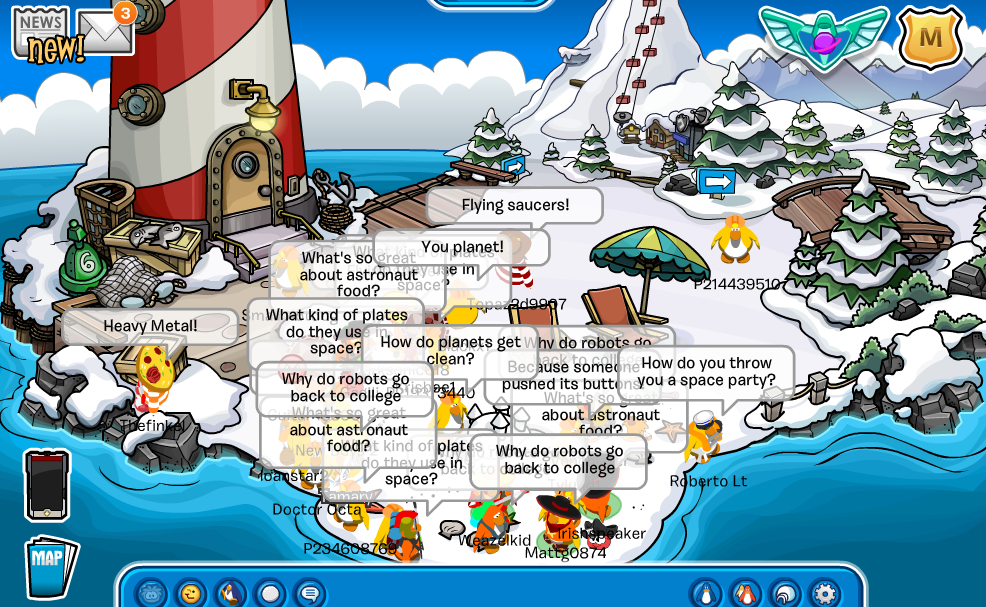
Task: Throw a snowball using the toolbar button
Action: tap(270, 594)
